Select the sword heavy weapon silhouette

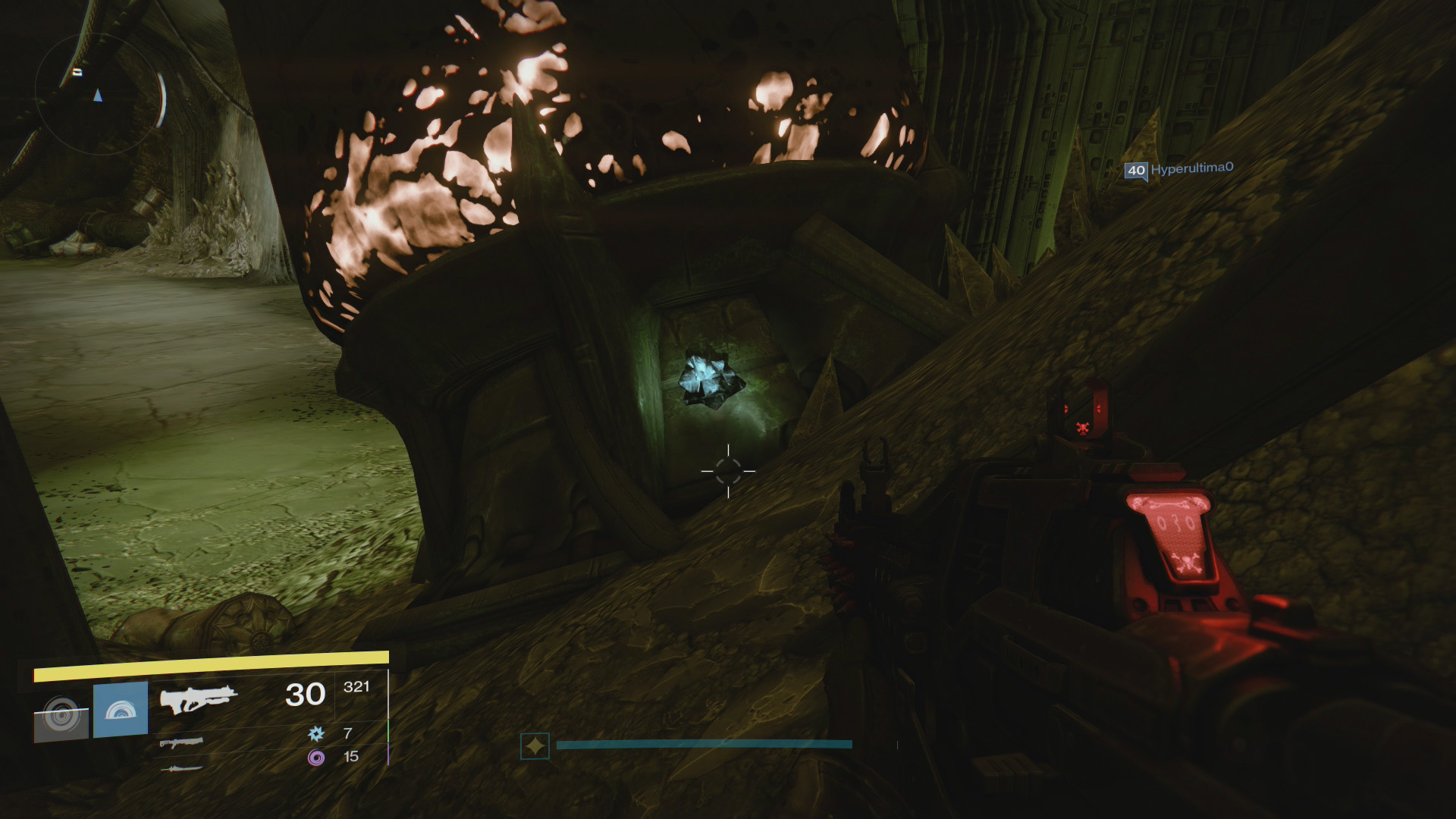[182, 769]
